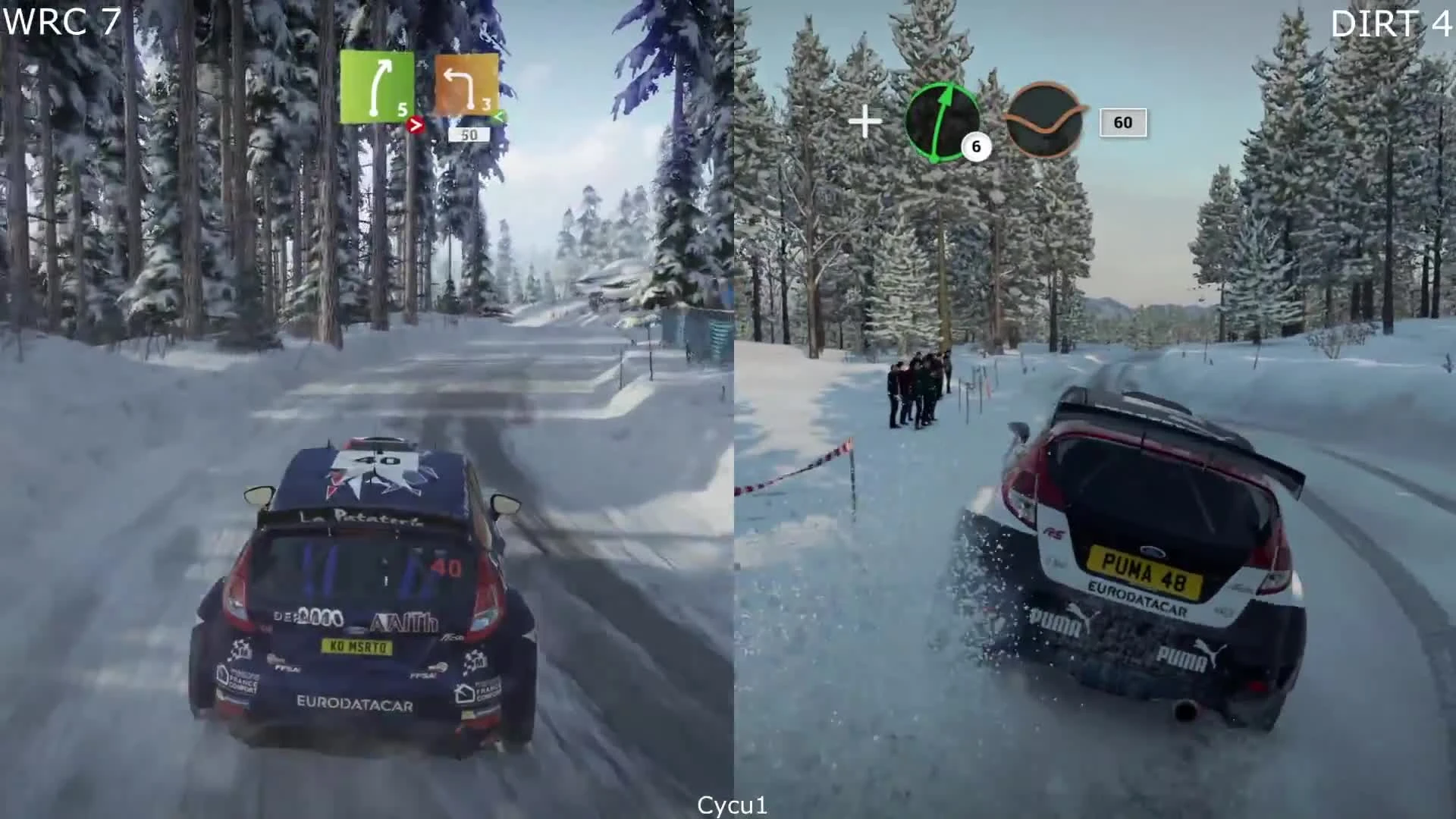Click the white plus crosshair marker
The image size is (1456, 819).
(865, 120)
